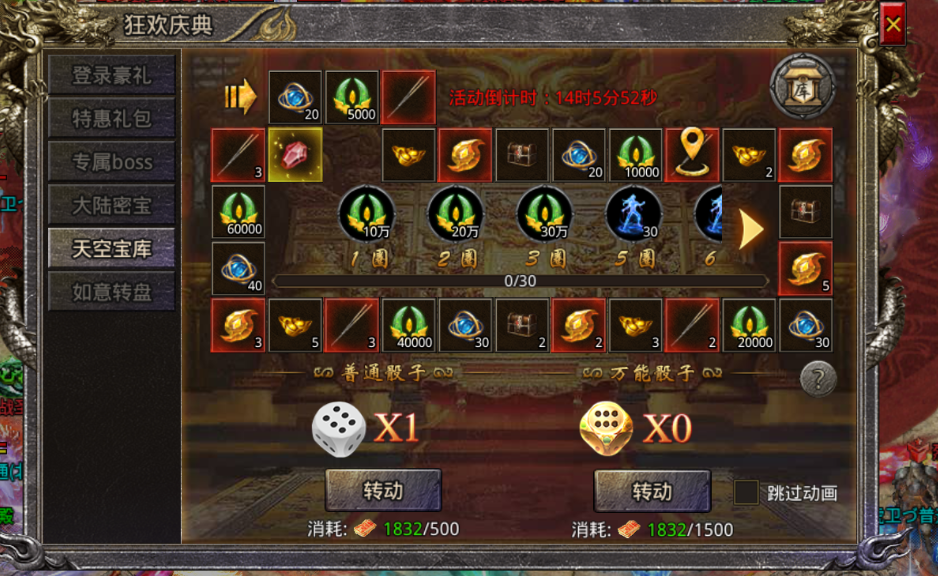
Task: Roll the 万能骰子 with its 转动 button
Action: [x=652, y=491]
